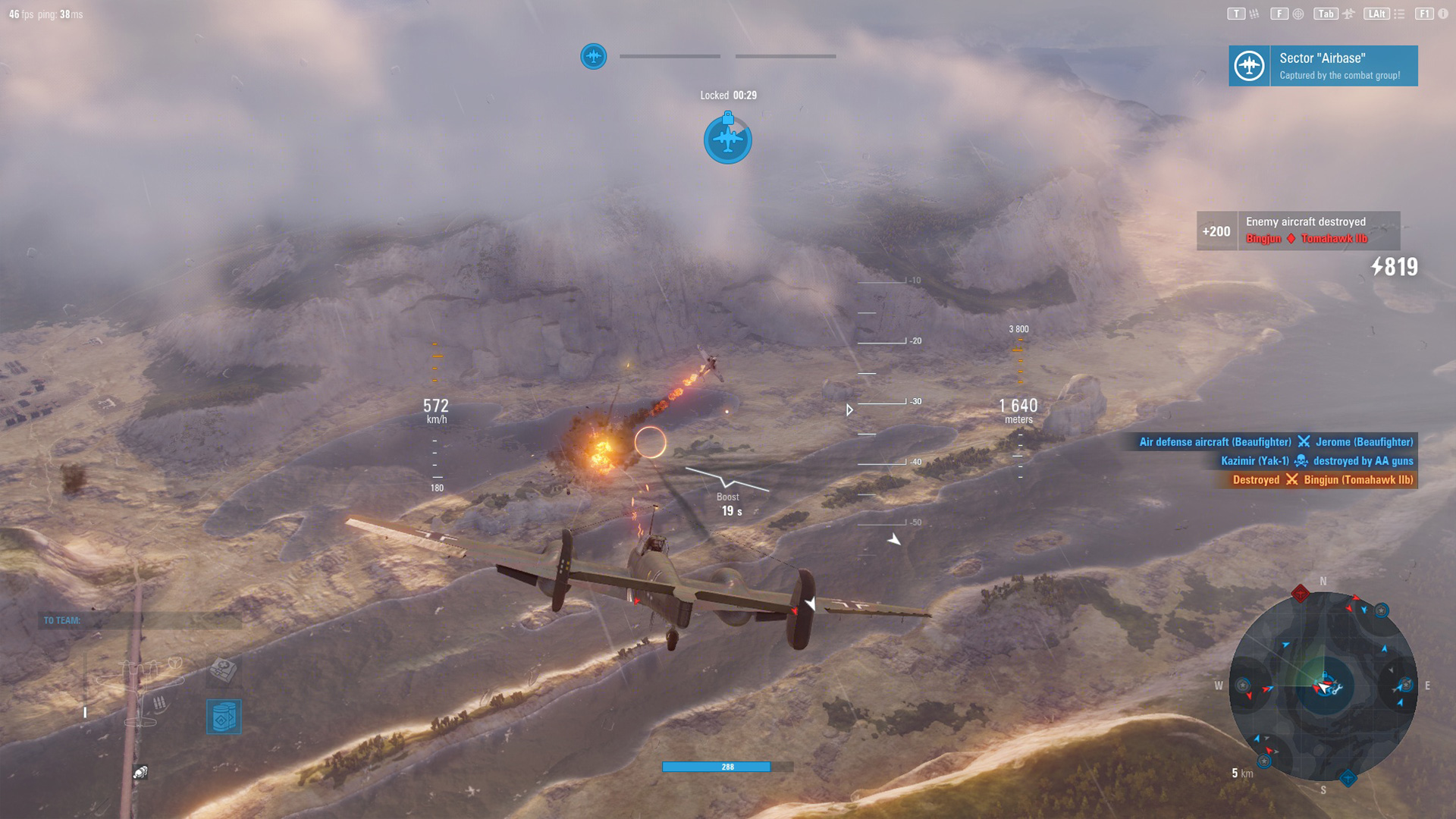Click the aircraft icon in the Sector Airbase notification
The height and width of the screenshot is (819, 1456).
(1250, 66)
